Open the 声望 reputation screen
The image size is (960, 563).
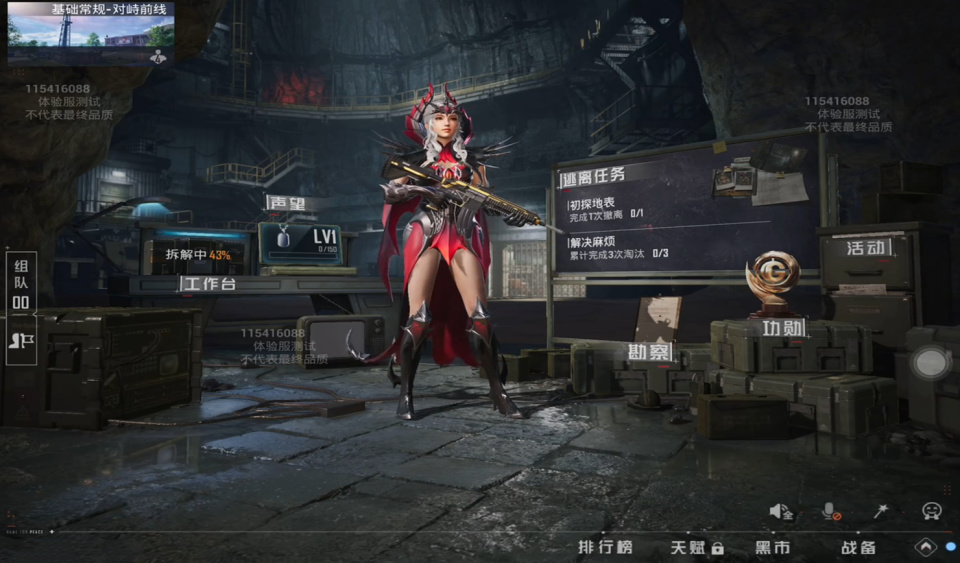coord(289,202)
